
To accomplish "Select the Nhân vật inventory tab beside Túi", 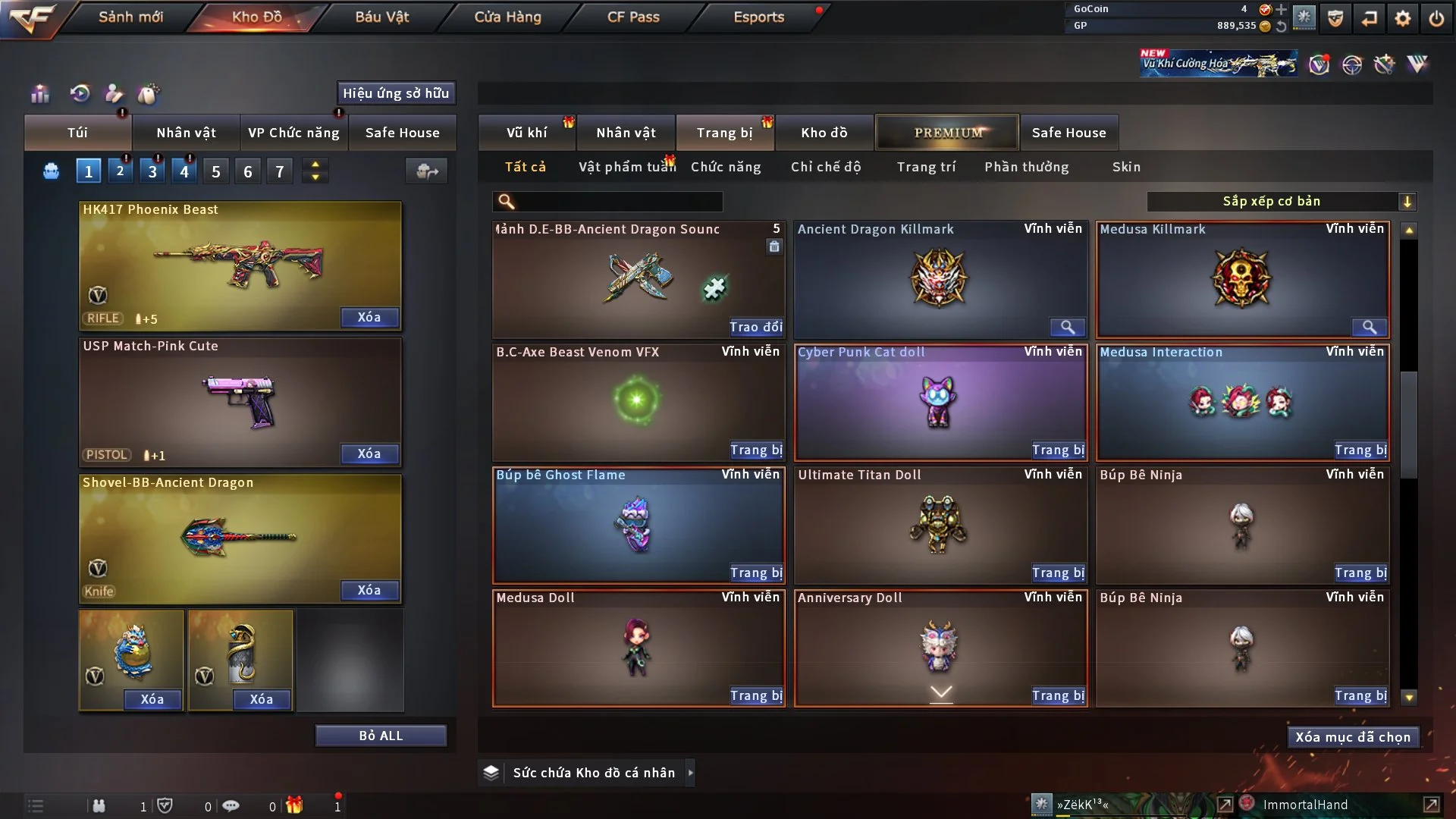I will tap(186, 133).
